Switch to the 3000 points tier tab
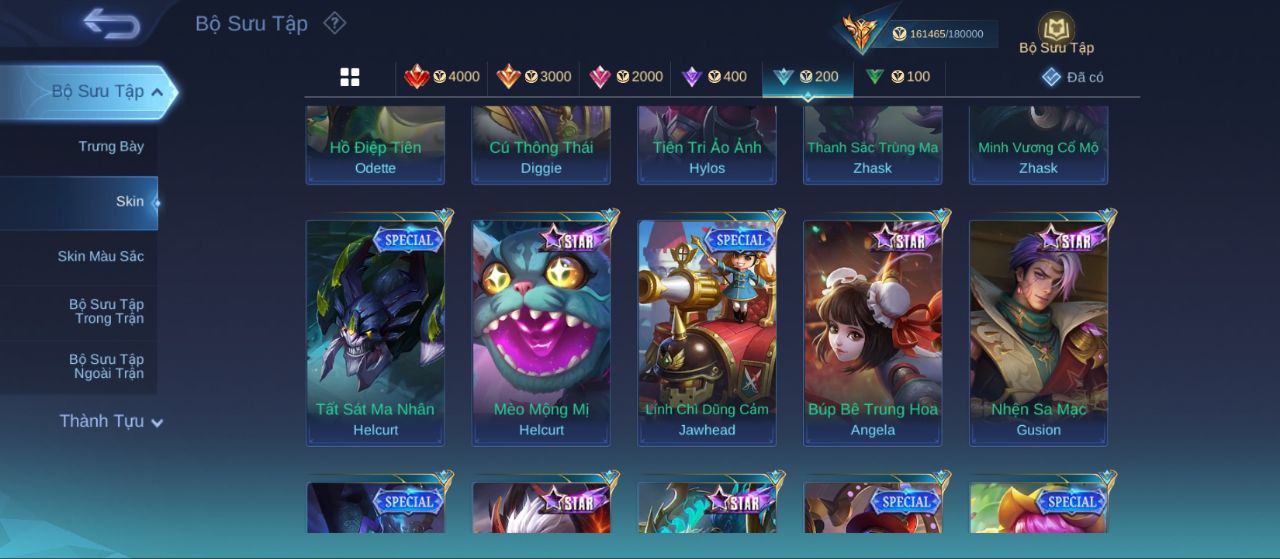This screenshot has width=1280, height=559. [x=534, y=77]
